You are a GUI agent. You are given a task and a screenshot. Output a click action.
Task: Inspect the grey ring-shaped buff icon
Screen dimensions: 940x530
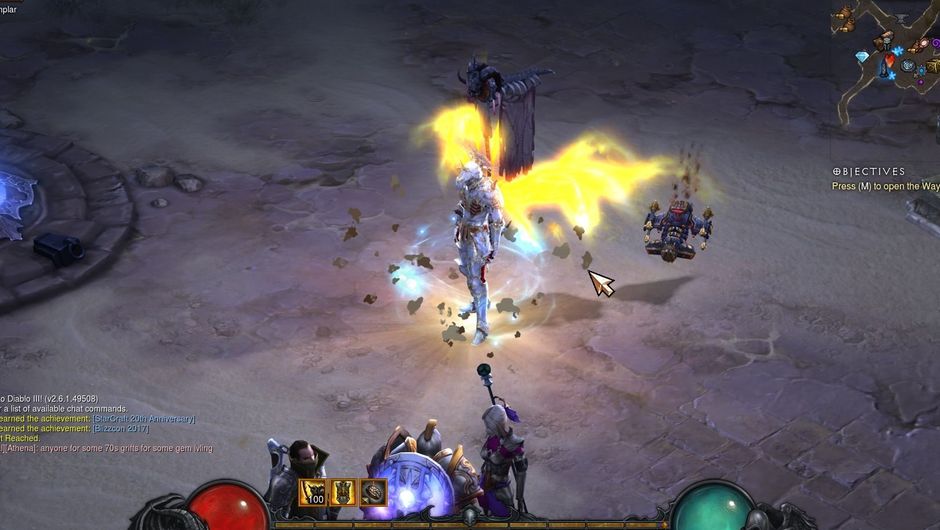tap(374, 492)
